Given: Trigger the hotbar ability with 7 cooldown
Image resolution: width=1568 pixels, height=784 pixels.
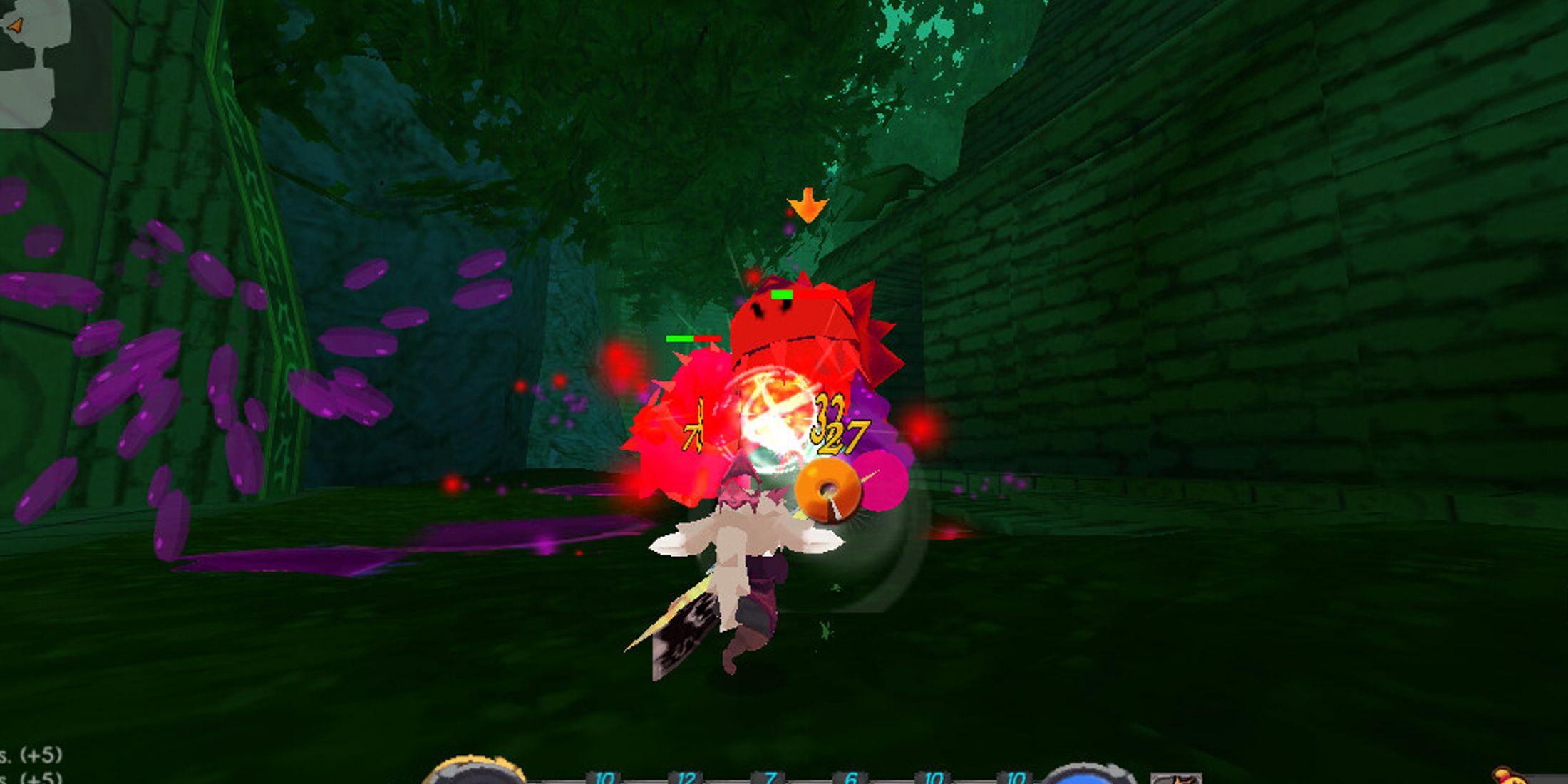Looking at the screenshot, I should click(x=771, y=778).
